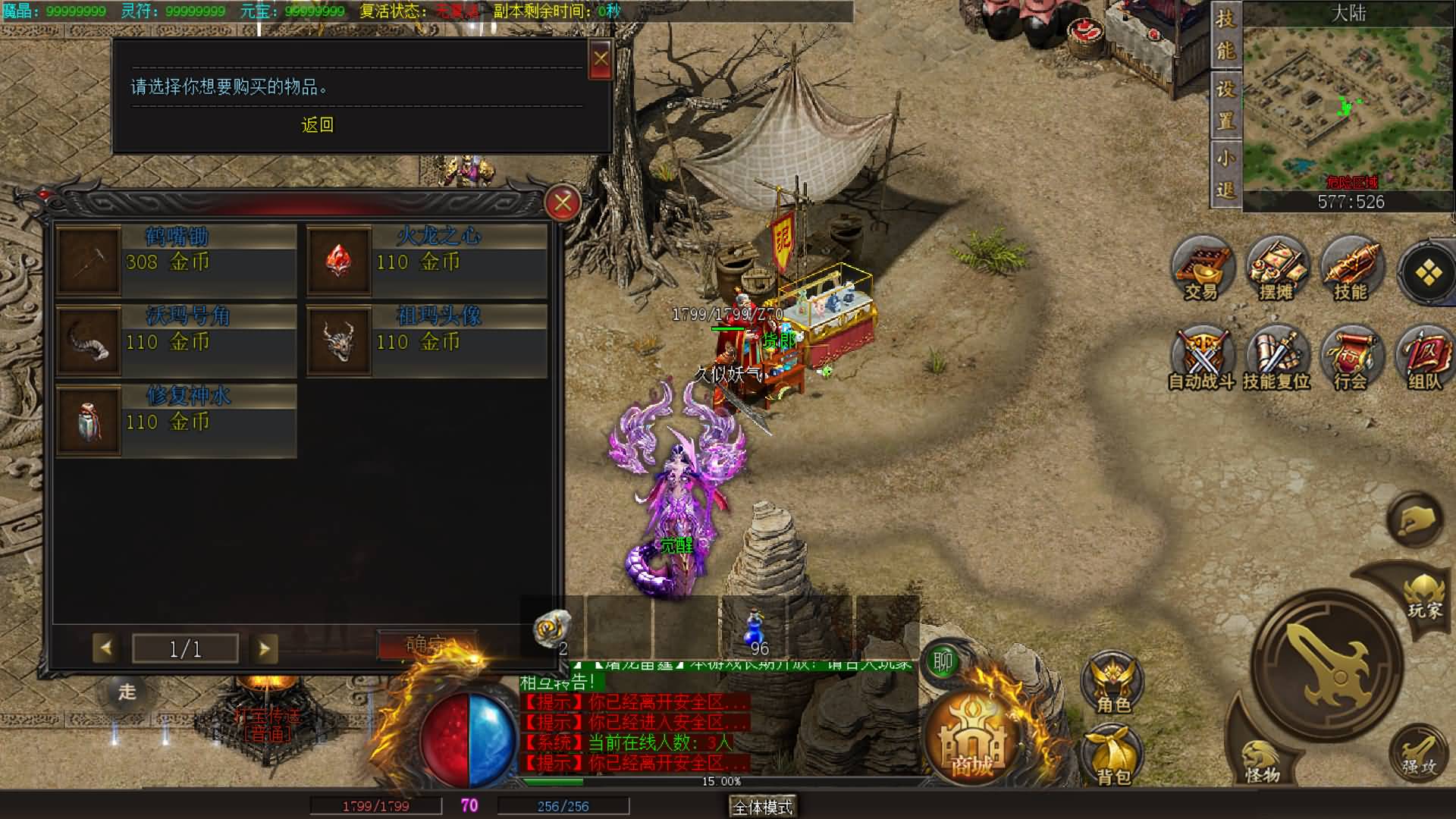
Task: Select the 火龙之心 shop item
Action: coord(426,260)
